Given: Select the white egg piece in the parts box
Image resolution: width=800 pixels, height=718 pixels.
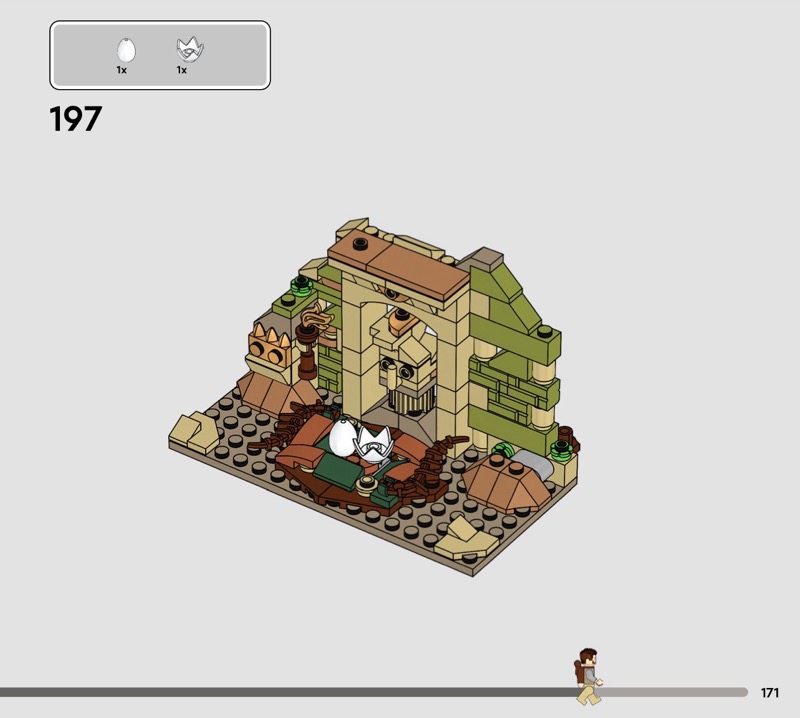Looking at the screenshot, I should pos(126,50).
